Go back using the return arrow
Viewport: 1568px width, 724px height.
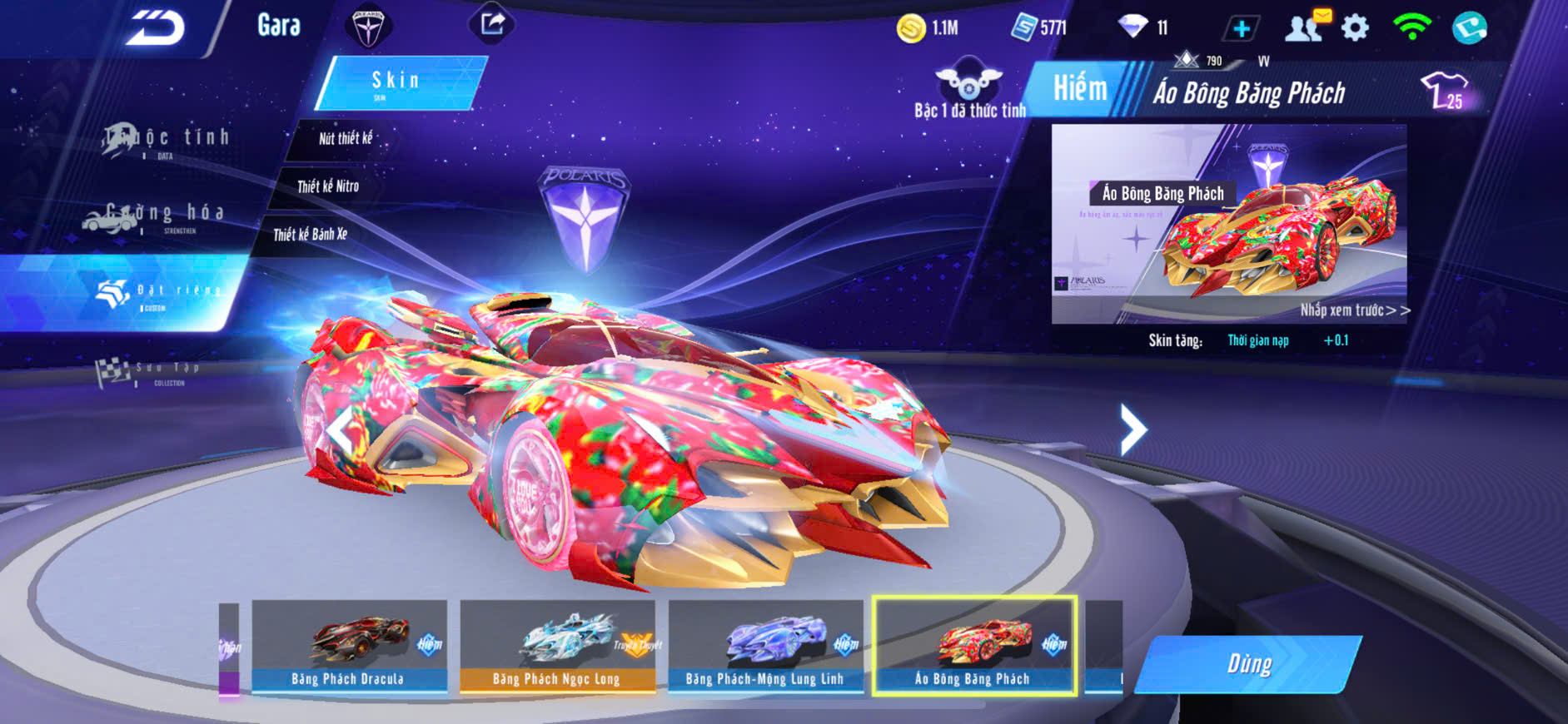click(155, 28)
